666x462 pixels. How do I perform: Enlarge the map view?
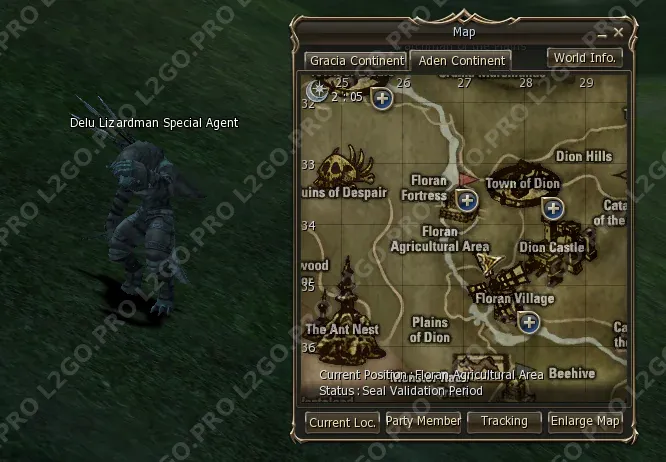point(585,422)
